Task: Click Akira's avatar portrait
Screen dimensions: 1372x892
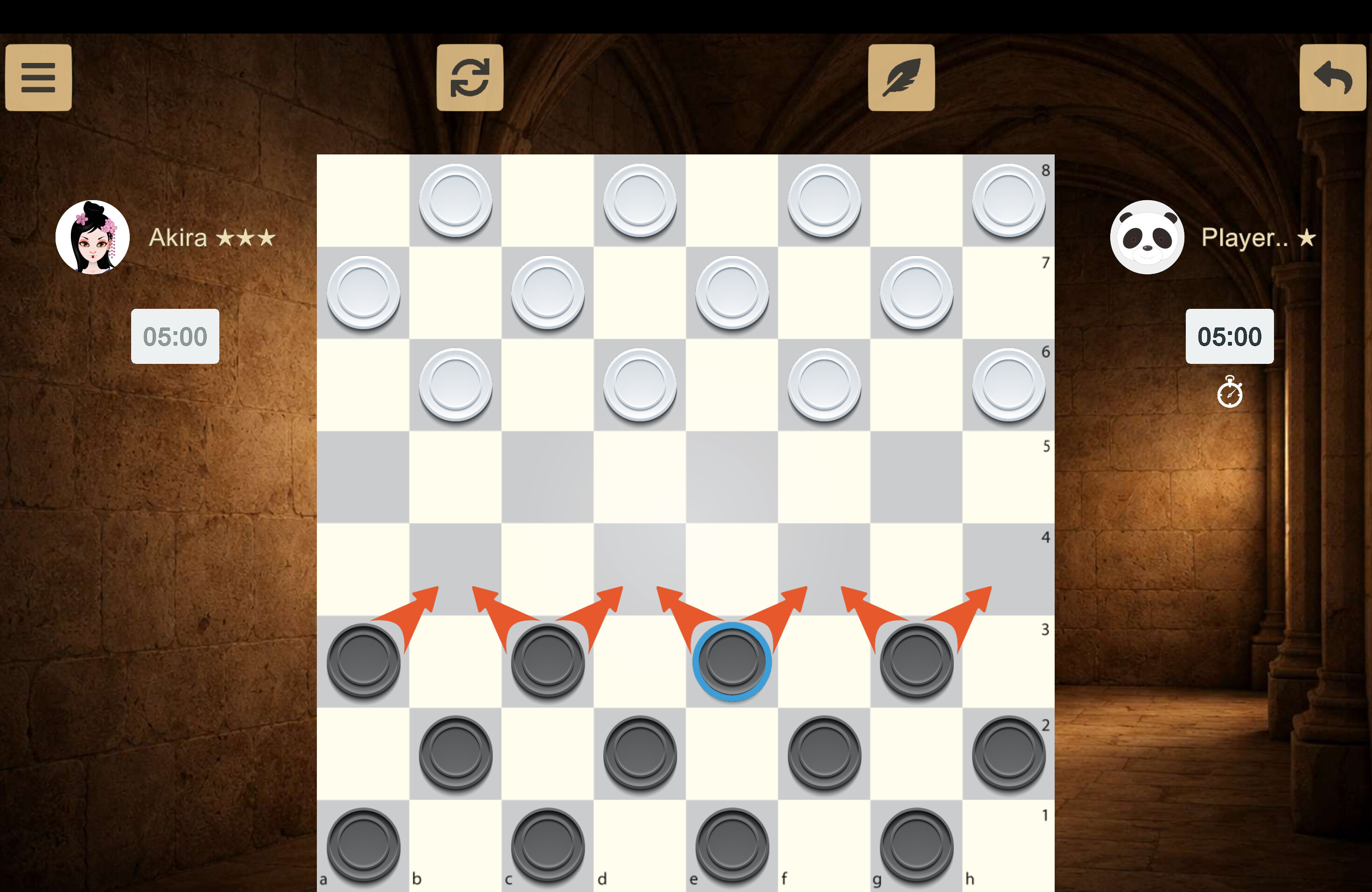Action: 92,236
